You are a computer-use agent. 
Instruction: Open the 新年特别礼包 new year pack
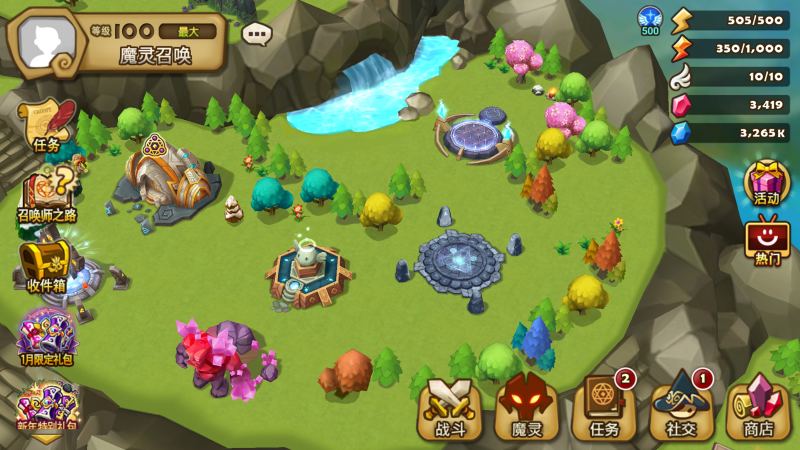[46, 408]
